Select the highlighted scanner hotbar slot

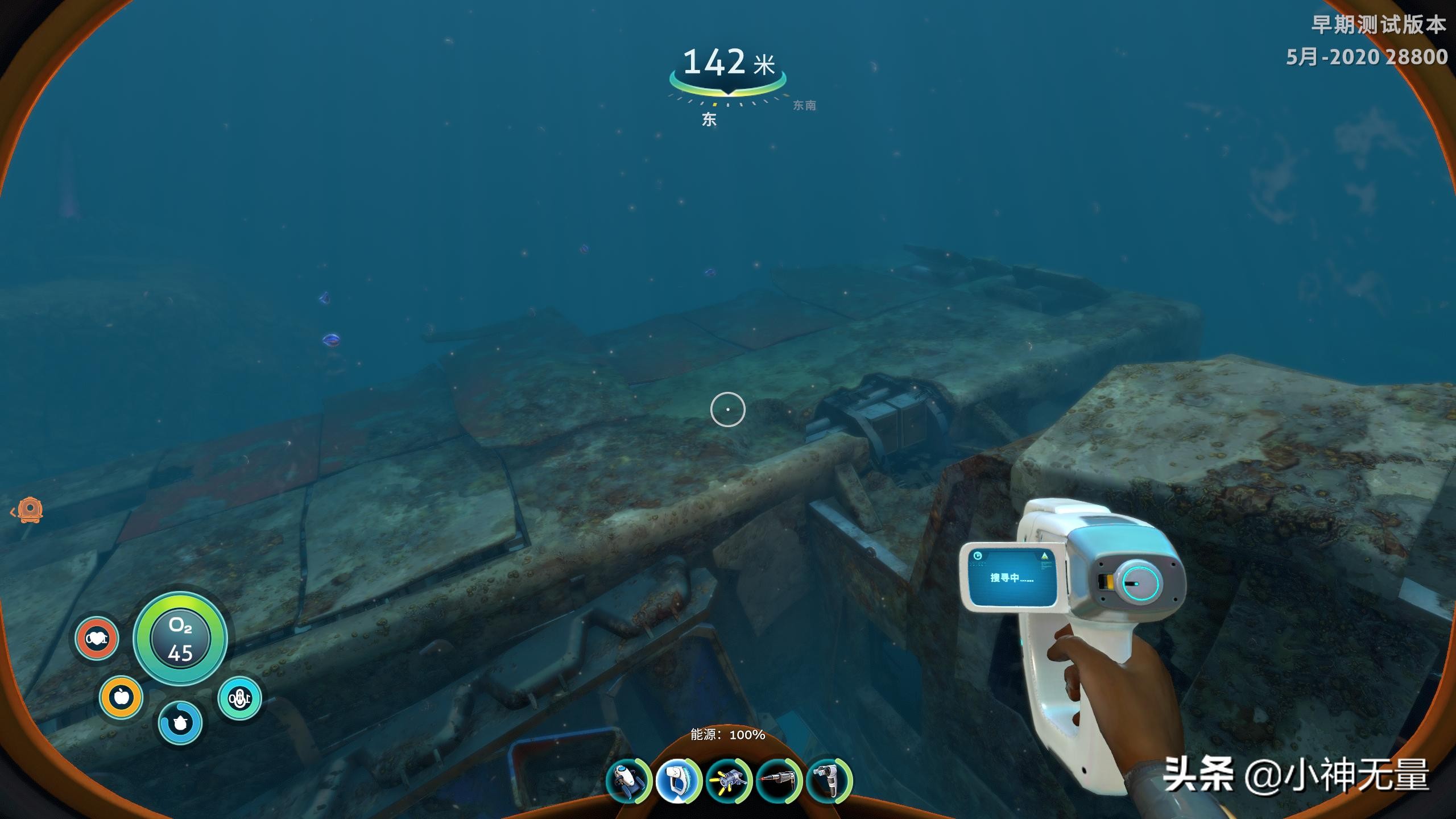coord(677,781)
